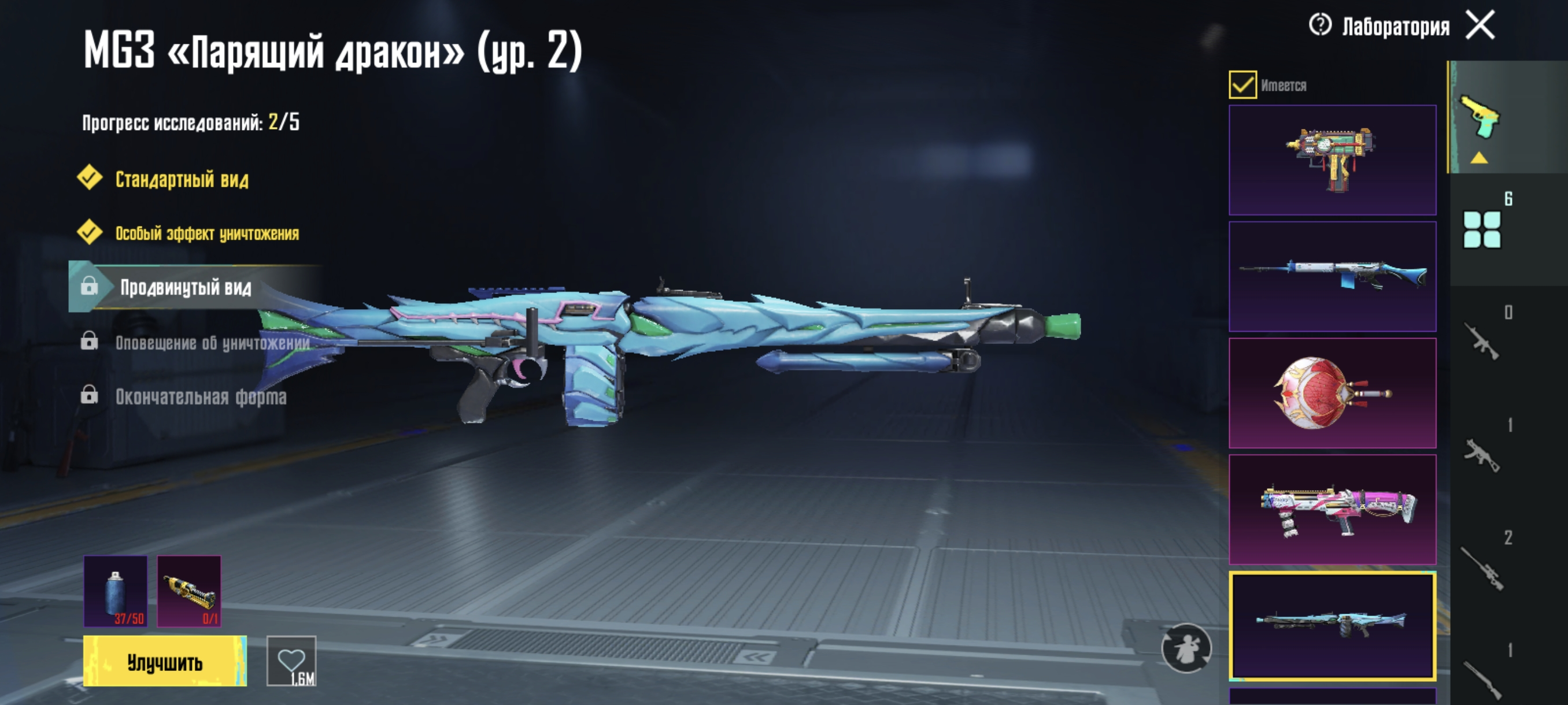Image resolution: width=1568 pixels, height=705 pixels.
Task: Select Окончательная форма stage
Action: click(x=200, y=396)
